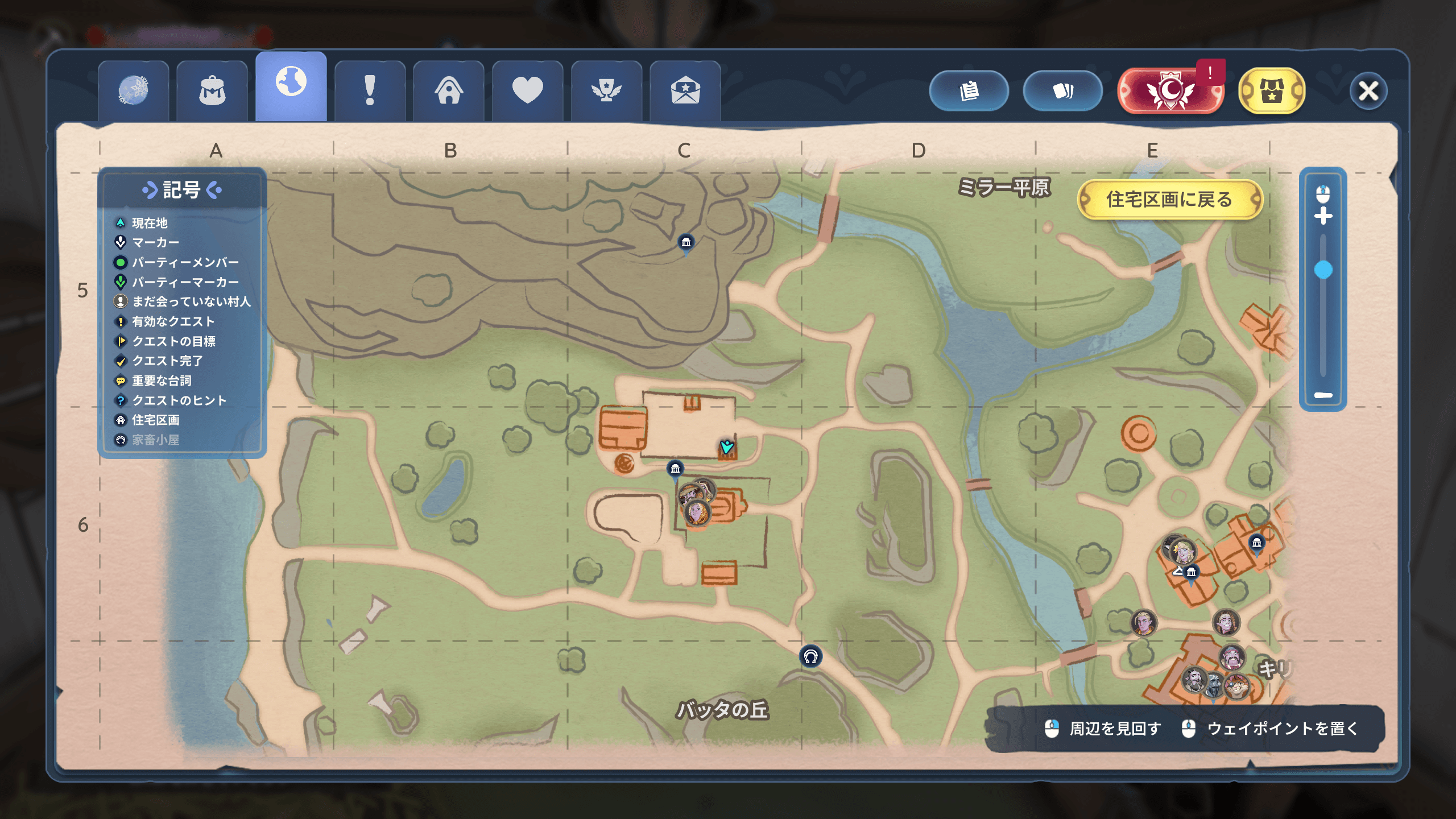Viewport: 1456px width, 819px height.
Task: Select the snowflake orb tab
Action: [133, 91]
